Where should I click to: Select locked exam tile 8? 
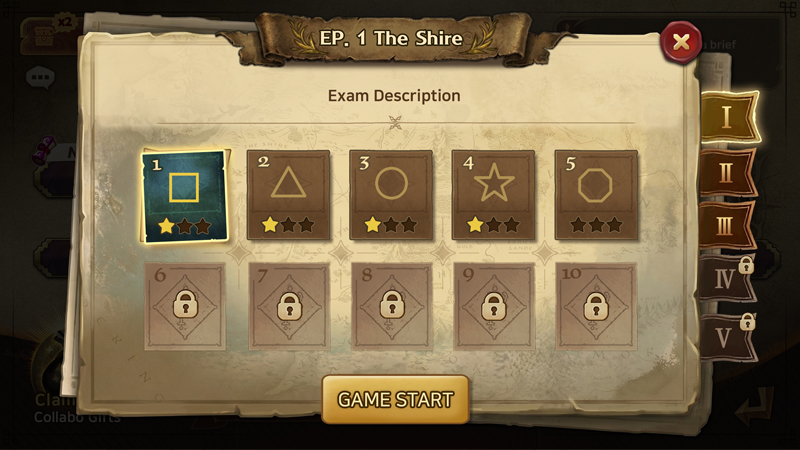tap(391, 306)
